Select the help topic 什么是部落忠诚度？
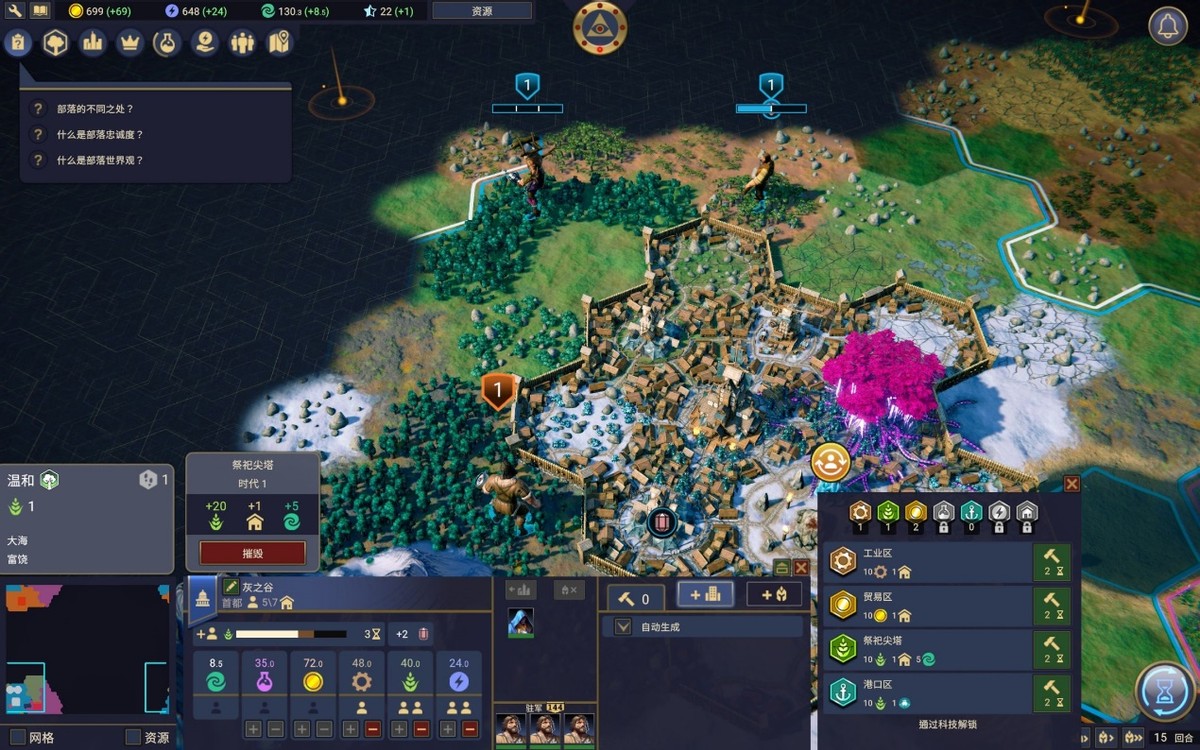The image size is (1200, 750). [x=100, y=134]
